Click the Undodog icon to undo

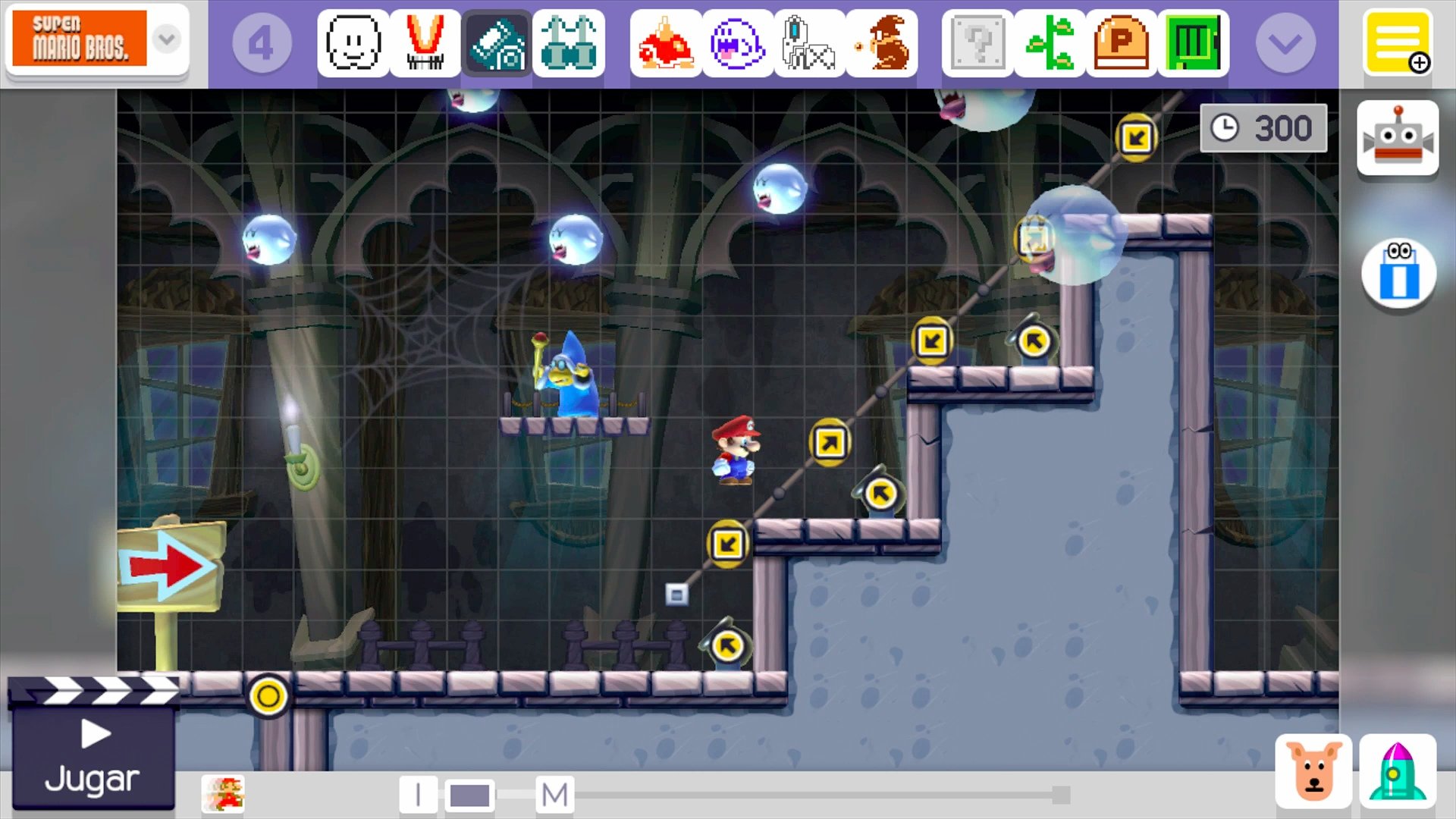point(1315,769)
